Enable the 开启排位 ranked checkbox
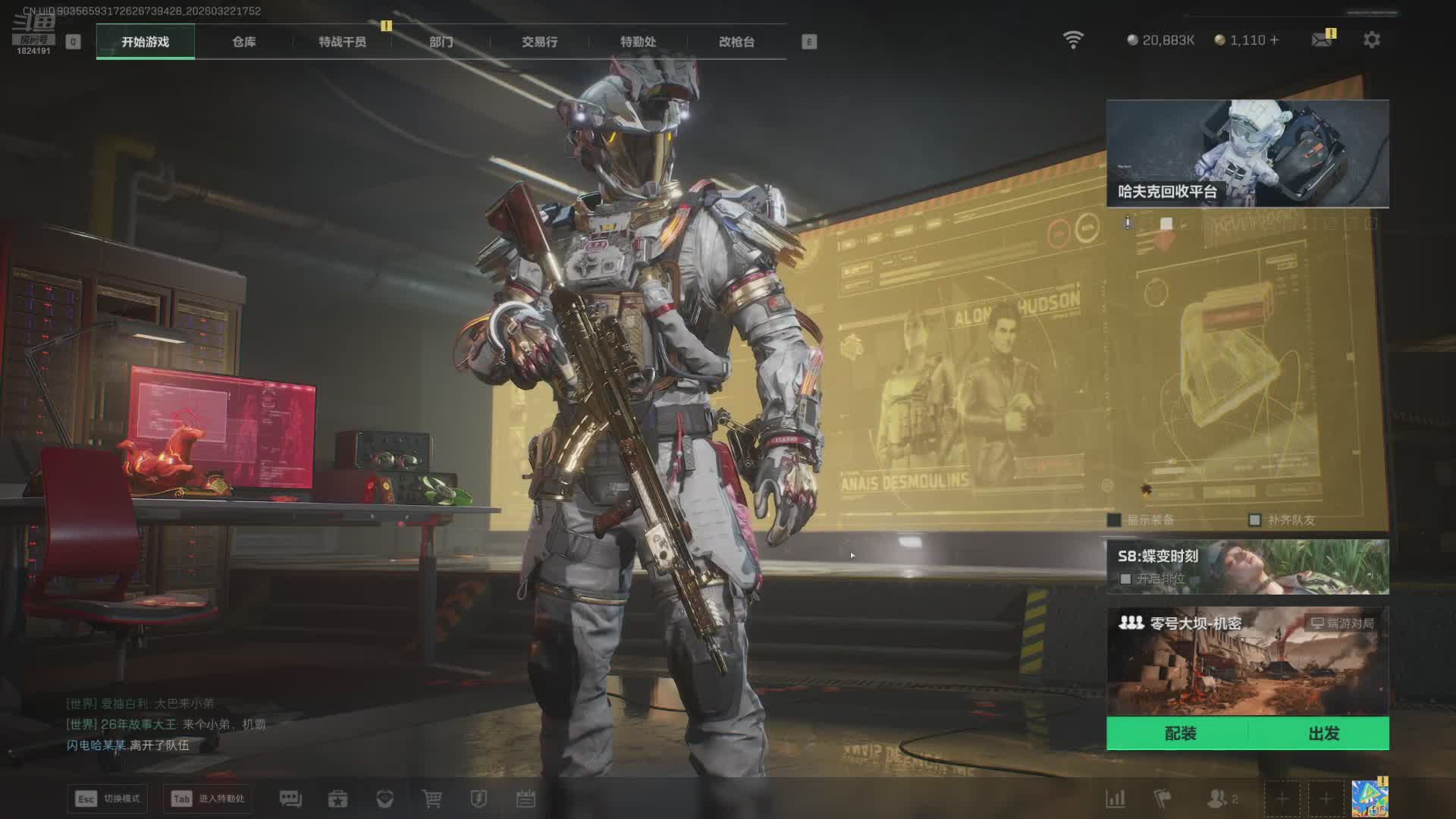This screenshot has height=819, width=1456. [x=1125, y=579]
